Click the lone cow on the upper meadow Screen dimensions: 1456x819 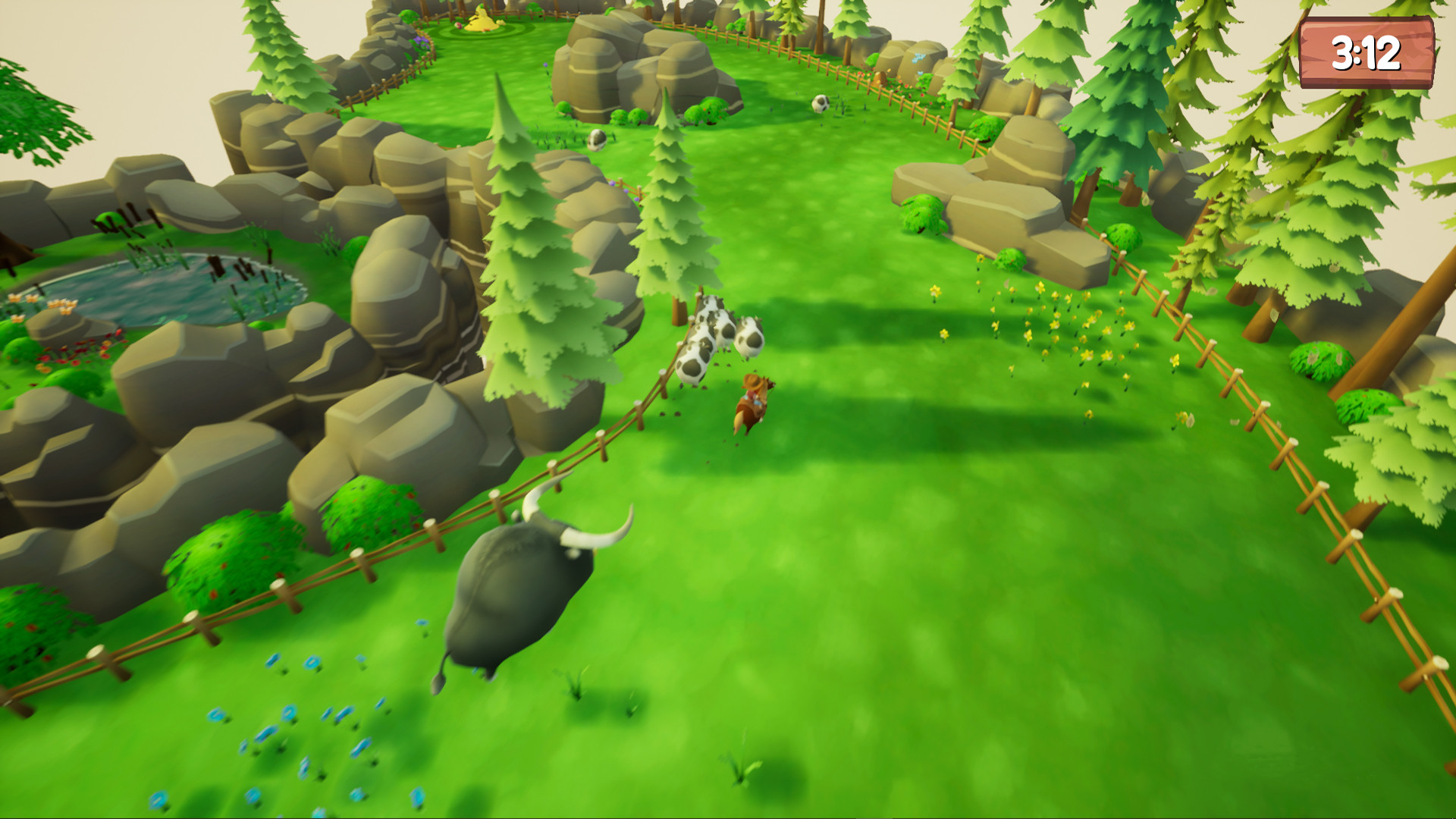point(819,105)
